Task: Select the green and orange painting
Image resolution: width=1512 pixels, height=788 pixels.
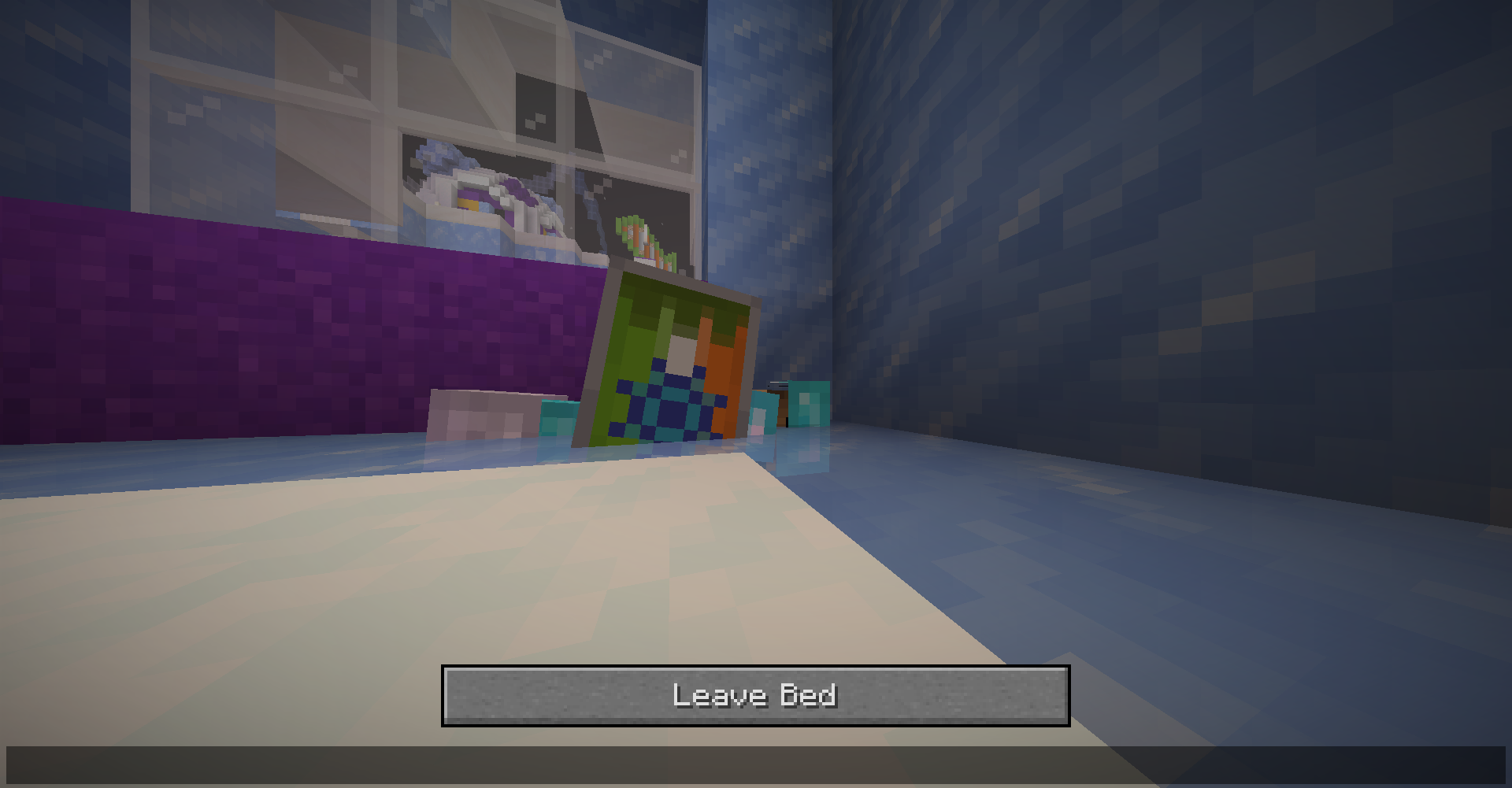Action: pyautogui.click(x=677, y=354)
